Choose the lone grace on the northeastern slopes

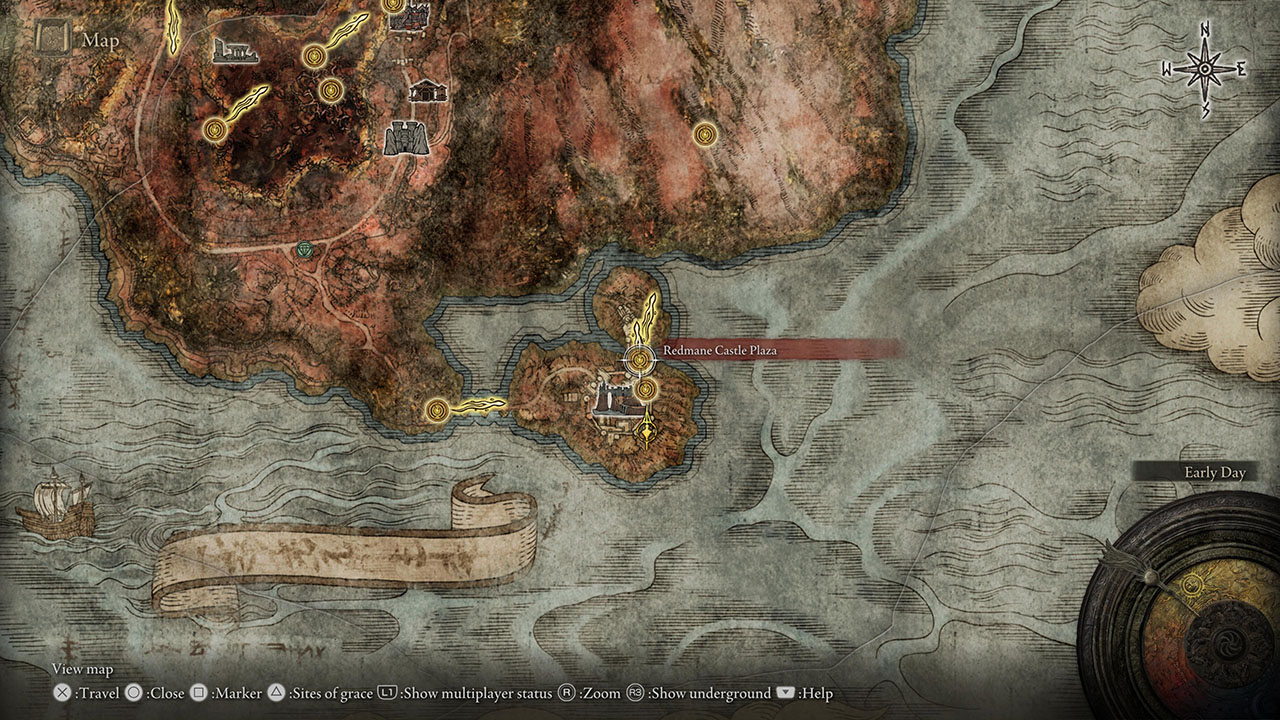706,133
